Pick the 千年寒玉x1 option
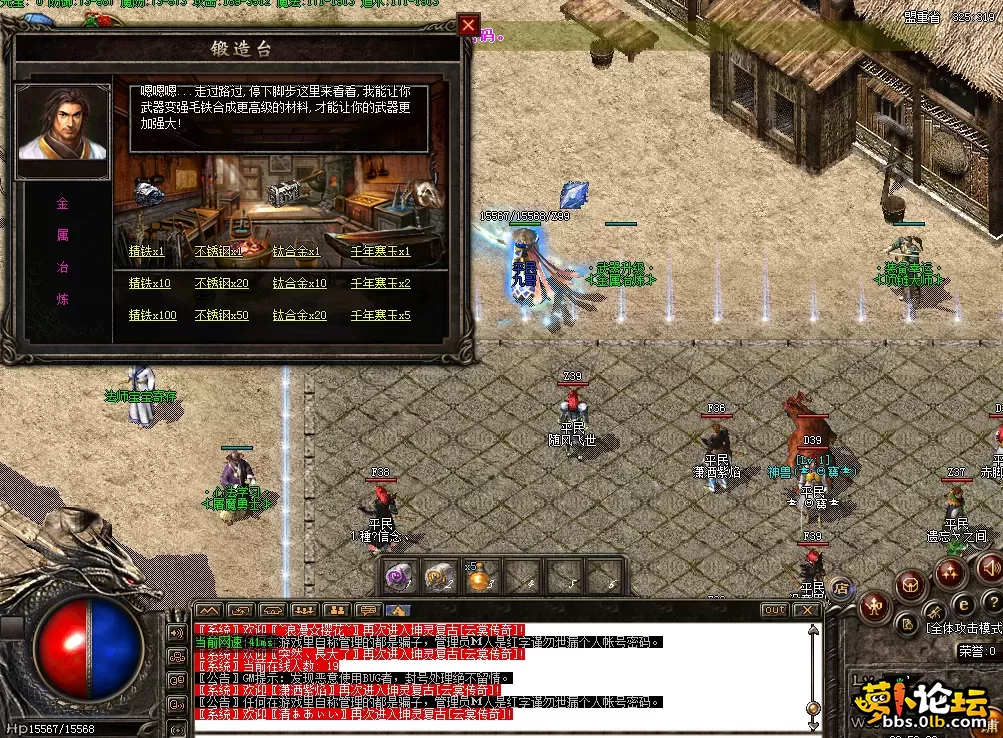Image resolution: width=1003 pixels, height=738 pixels. point(380,252)
